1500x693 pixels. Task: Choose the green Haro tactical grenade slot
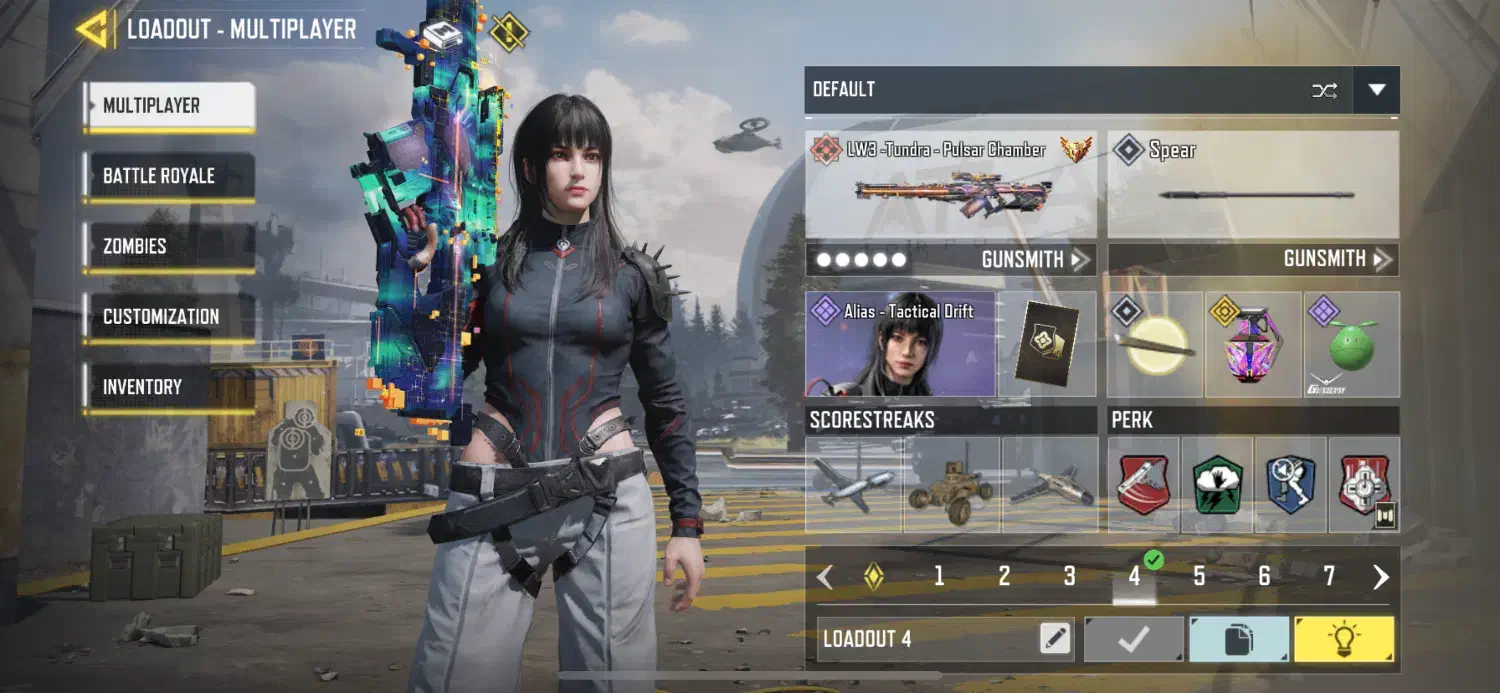click(x=1352, y=345)
